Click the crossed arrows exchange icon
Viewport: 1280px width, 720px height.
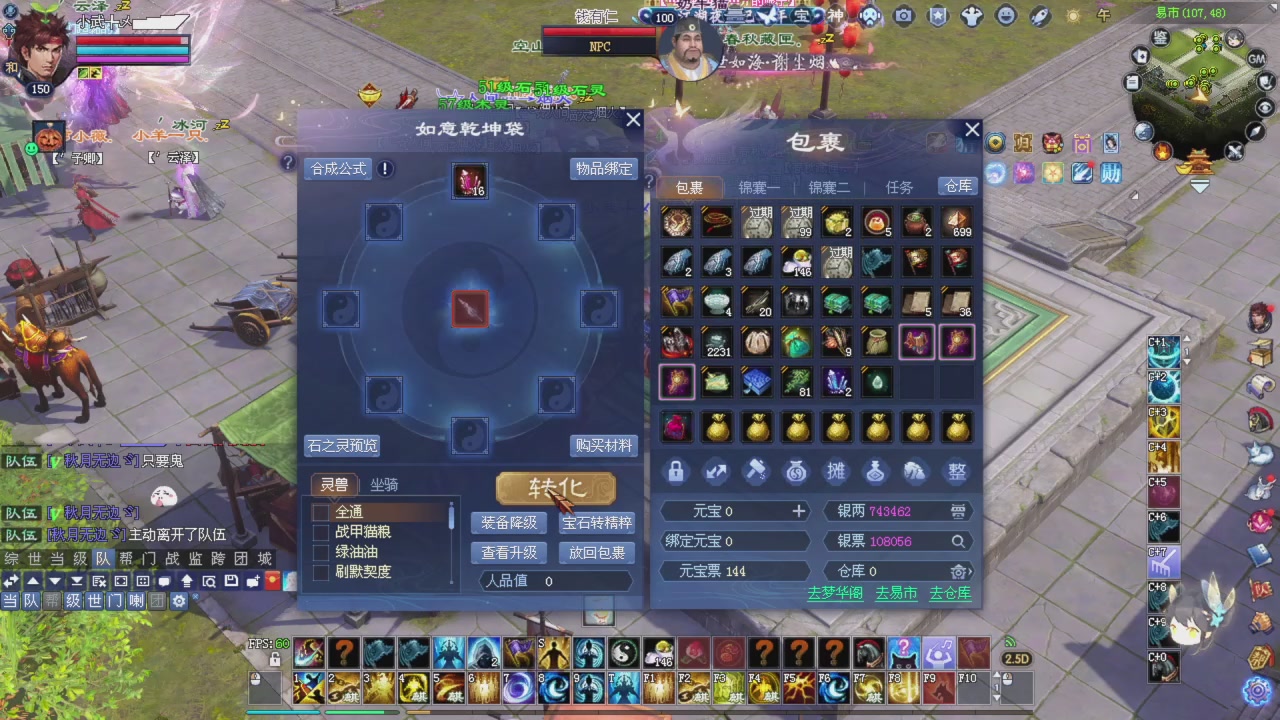(x=715, y=471)
